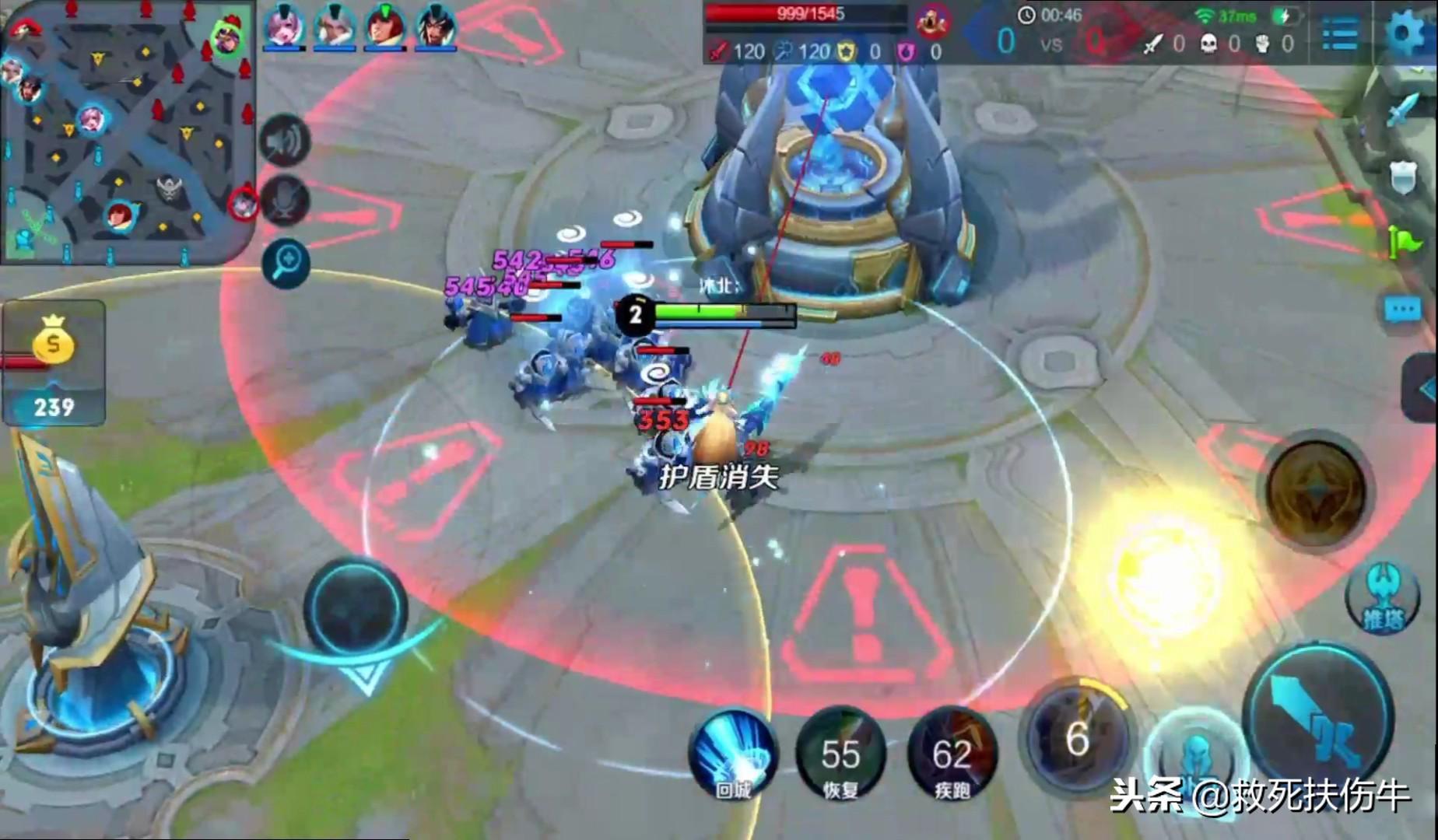The height and width of the screenshot is (840, 1438).
Task: Touch the movement joystick pad
Action: (x=356, y=608)
